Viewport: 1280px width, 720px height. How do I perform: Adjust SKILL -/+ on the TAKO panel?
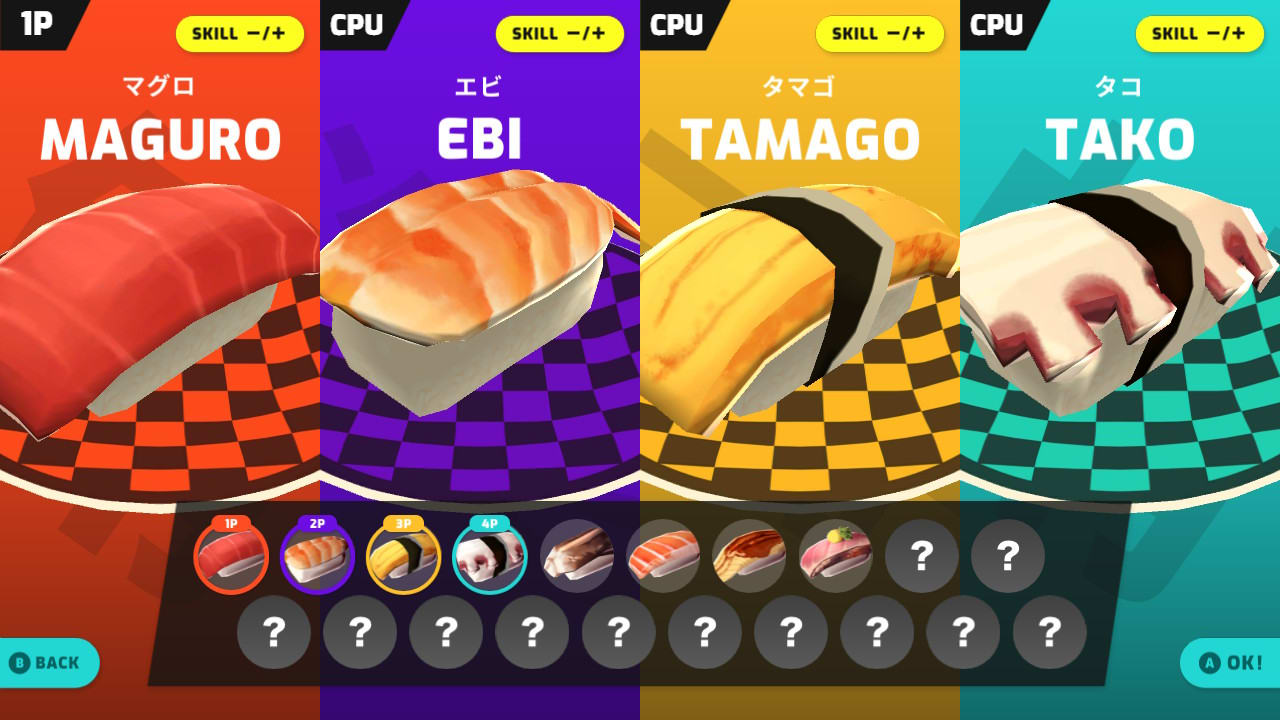click(1199, 33)
